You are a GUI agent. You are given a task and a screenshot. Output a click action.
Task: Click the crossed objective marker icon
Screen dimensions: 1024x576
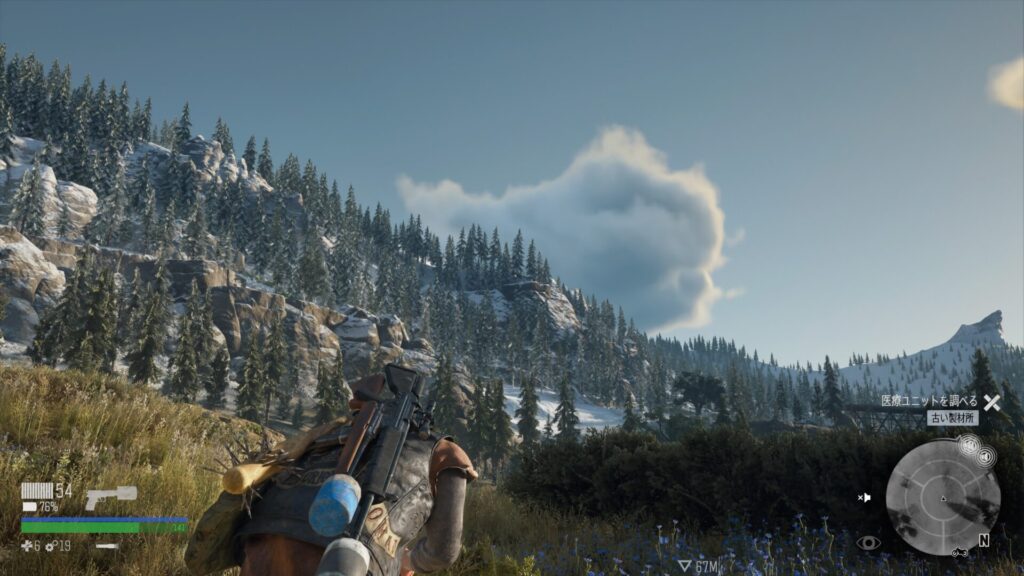991,402
